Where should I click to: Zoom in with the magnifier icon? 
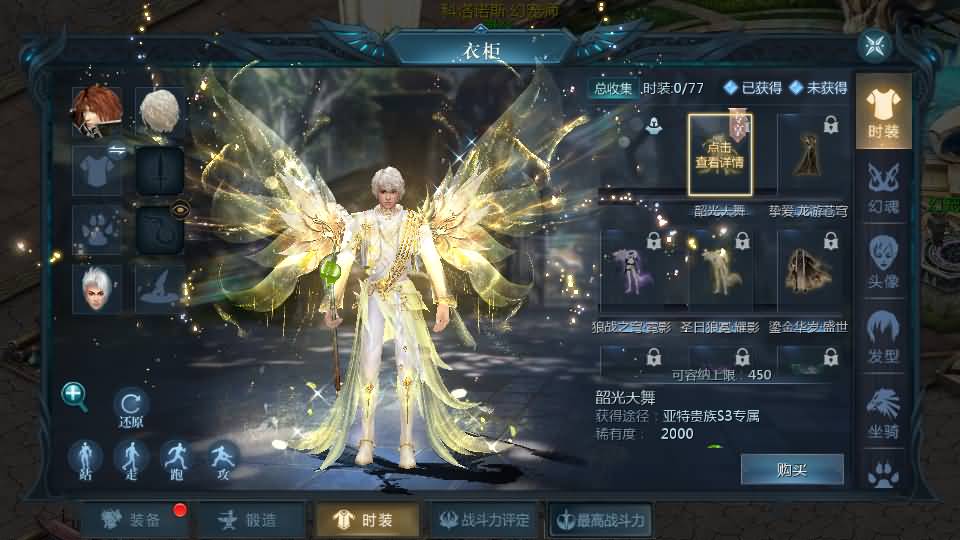pos(75,395)
